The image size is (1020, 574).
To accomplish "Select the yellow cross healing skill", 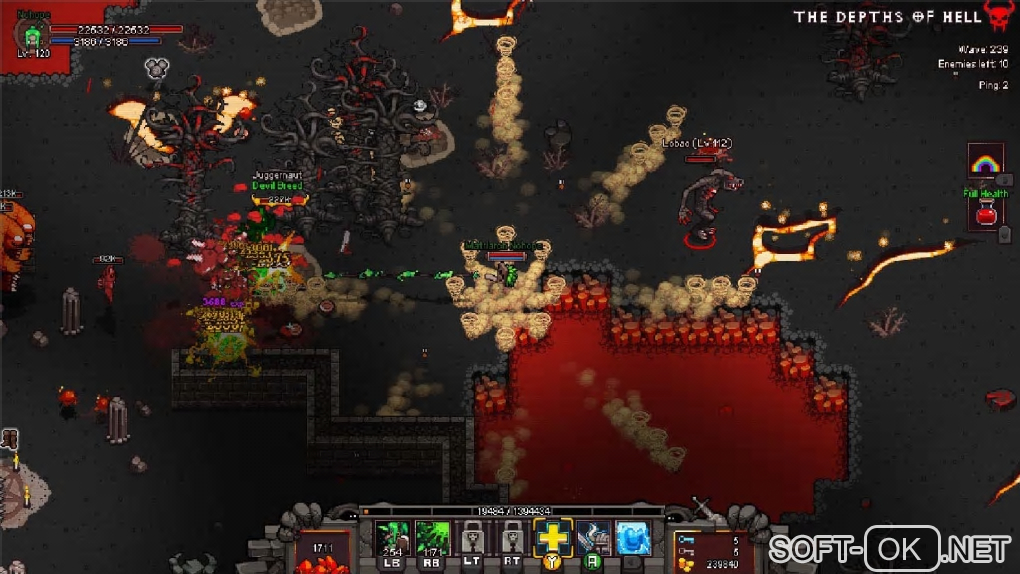I will 551,538.
